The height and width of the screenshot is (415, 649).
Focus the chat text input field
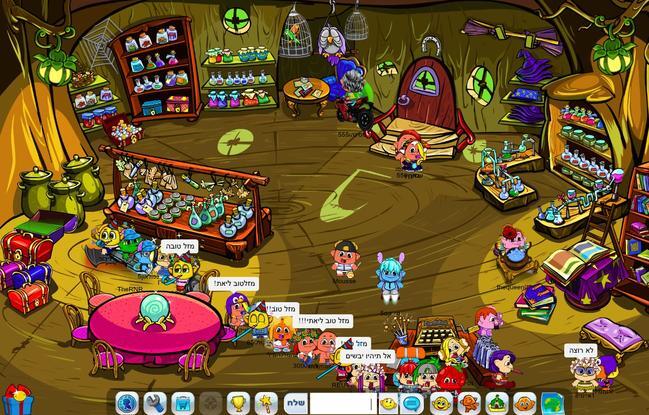tap(342, 403)
